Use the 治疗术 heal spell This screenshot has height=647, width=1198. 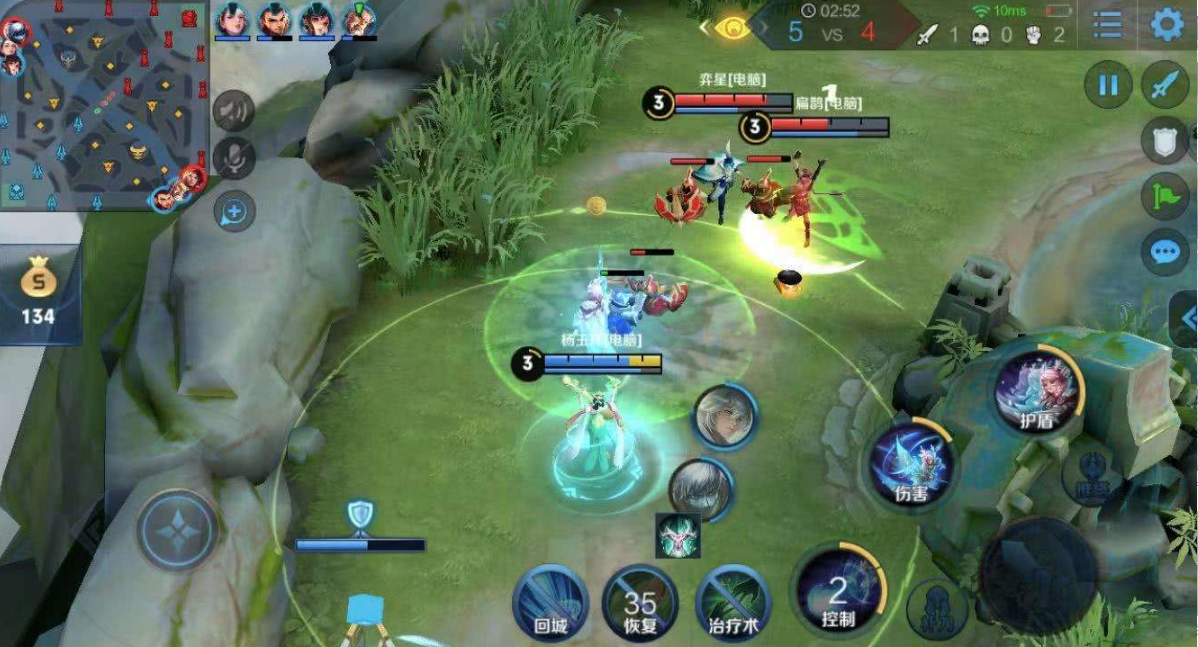pyautogui.click(x=734, y=602)
